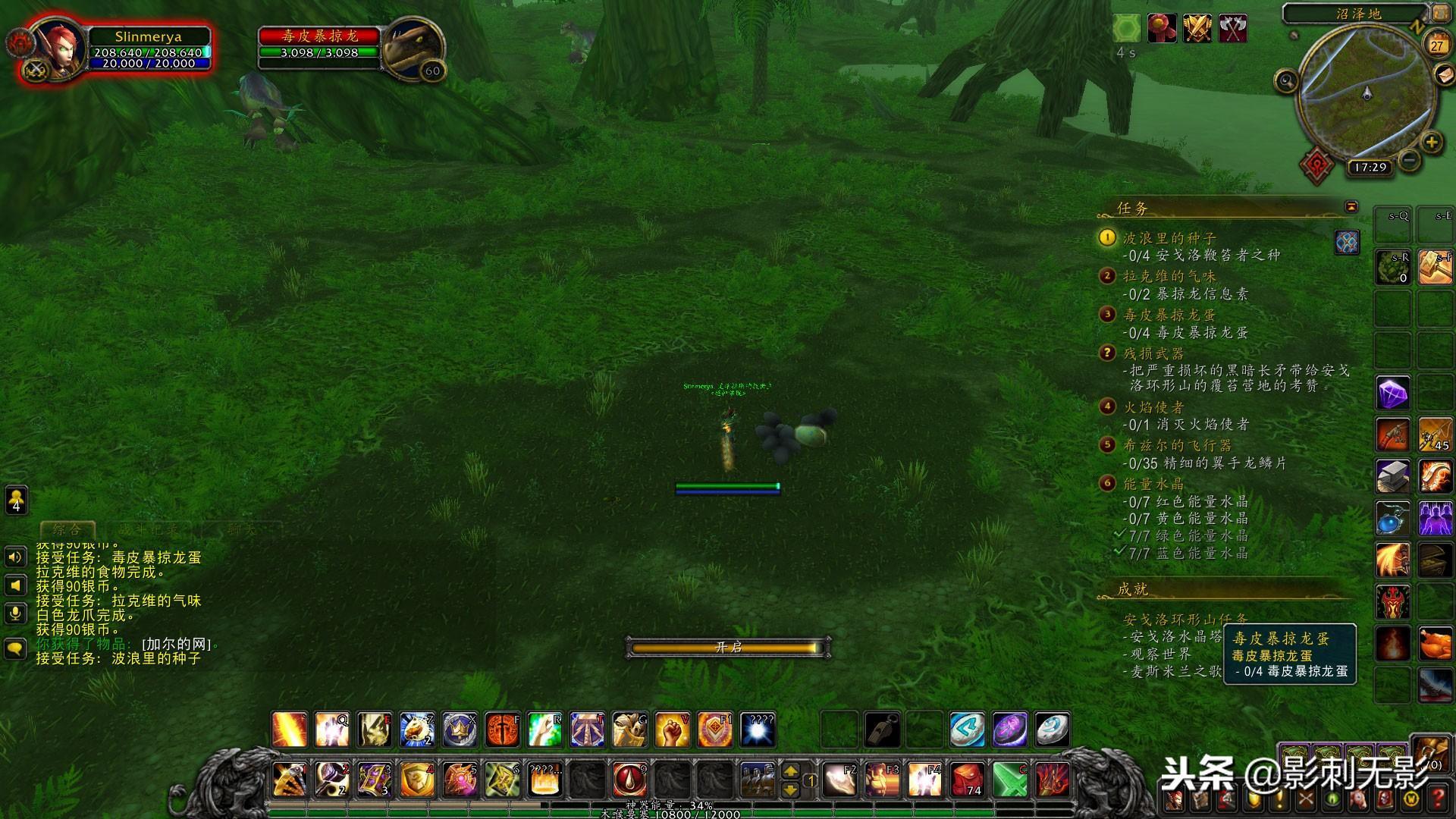The width and height of the screenshot is (1456, 819).
Task: Use the roasted chicken food slot
Action: pyautogui.click(x=1435, y=645)
